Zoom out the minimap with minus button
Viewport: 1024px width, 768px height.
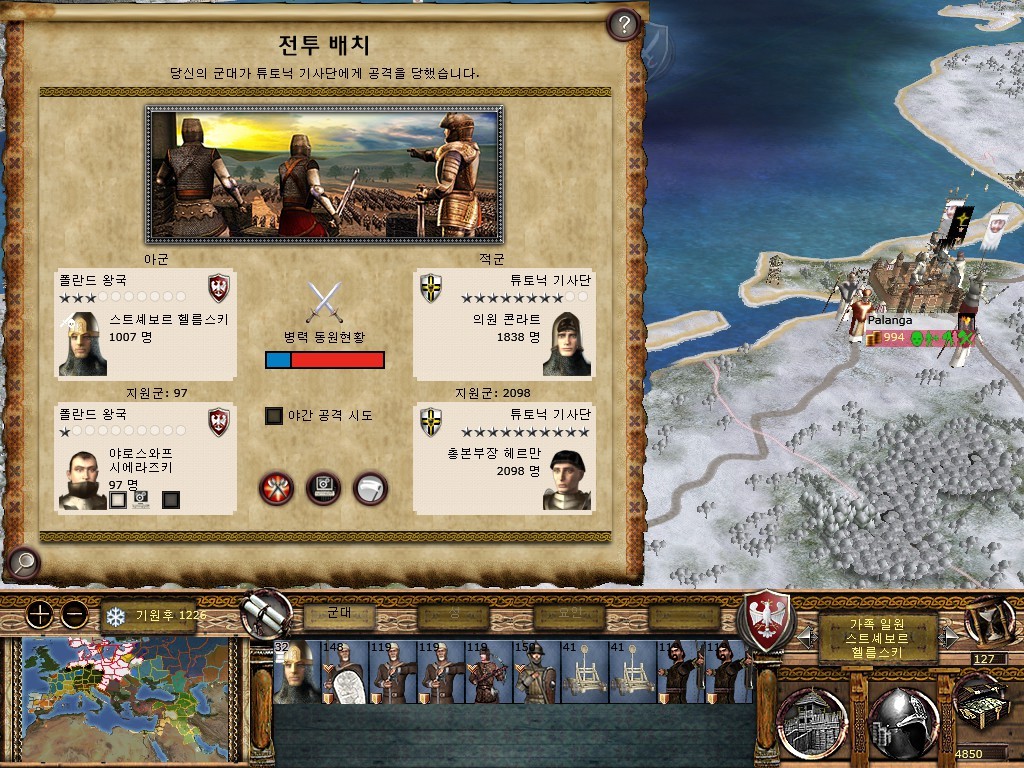74,614
